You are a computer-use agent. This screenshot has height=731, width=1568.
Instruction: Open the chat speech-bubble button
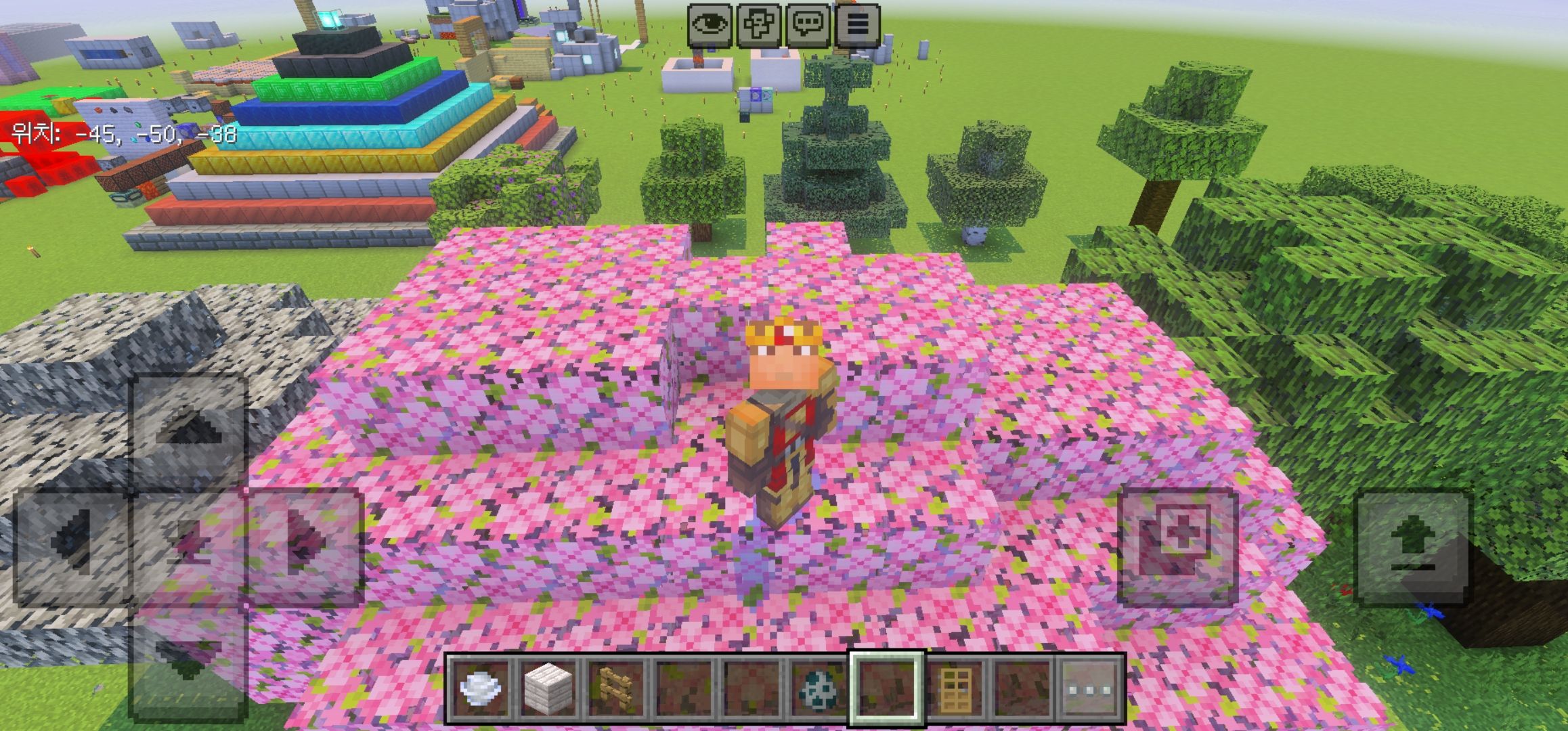coord(808,26)
